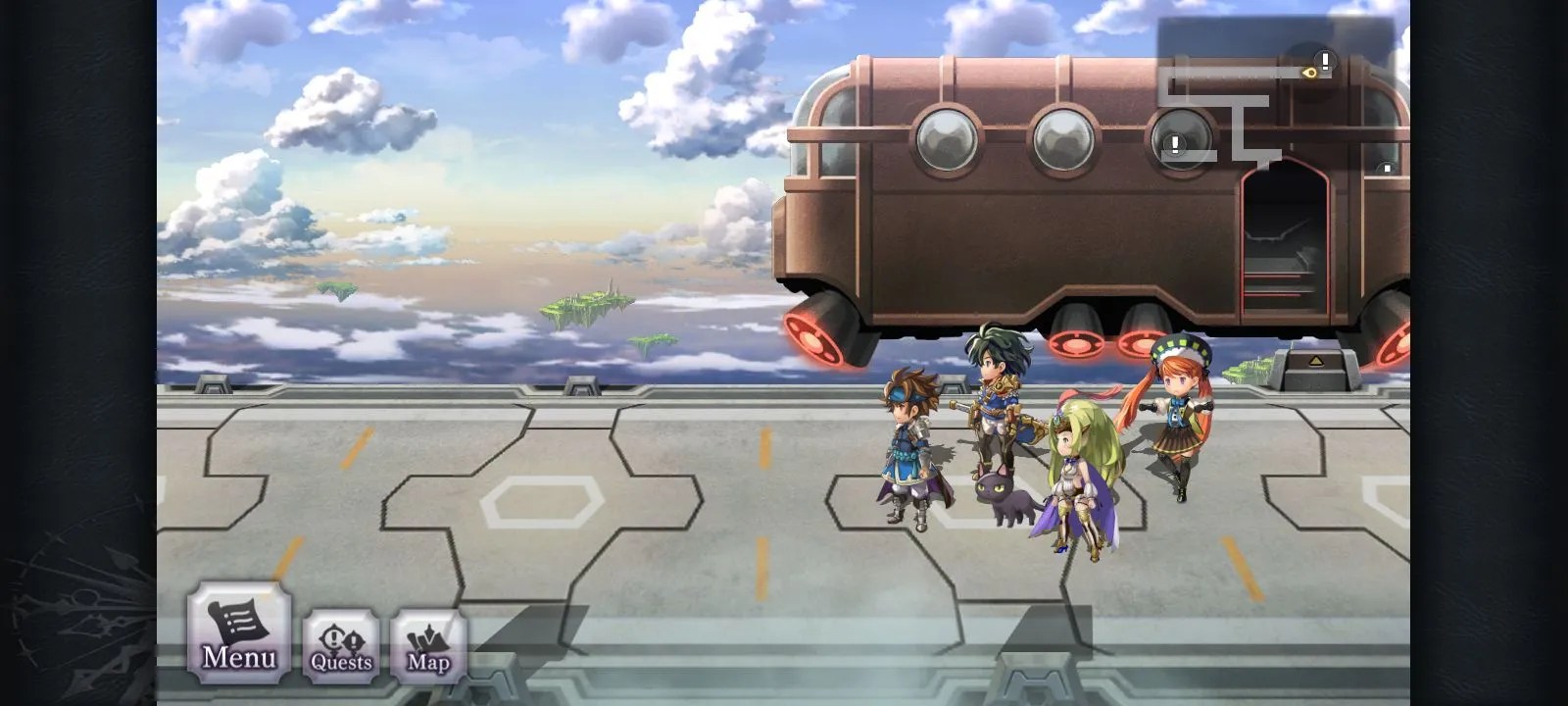
Task: Open the Menu button
Action: coord(239,632)
